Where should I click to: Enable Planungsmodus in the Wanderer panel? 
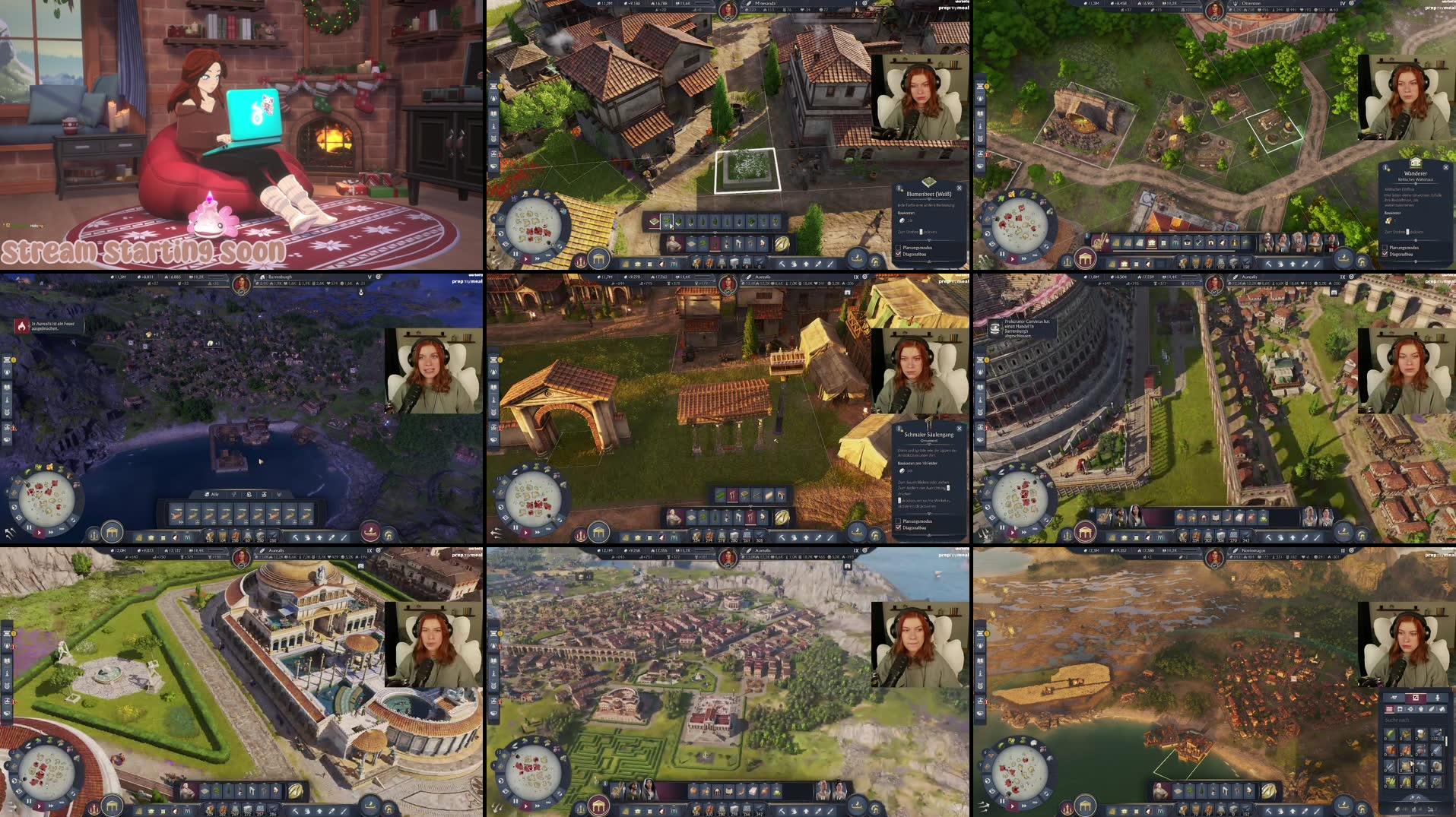point(1385,249)
